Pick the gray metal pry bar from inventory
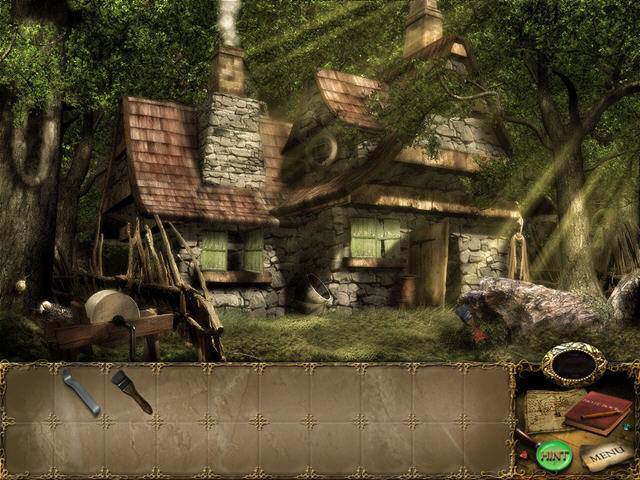This screenshot has width=640, height=480. (x=80, y=390)
